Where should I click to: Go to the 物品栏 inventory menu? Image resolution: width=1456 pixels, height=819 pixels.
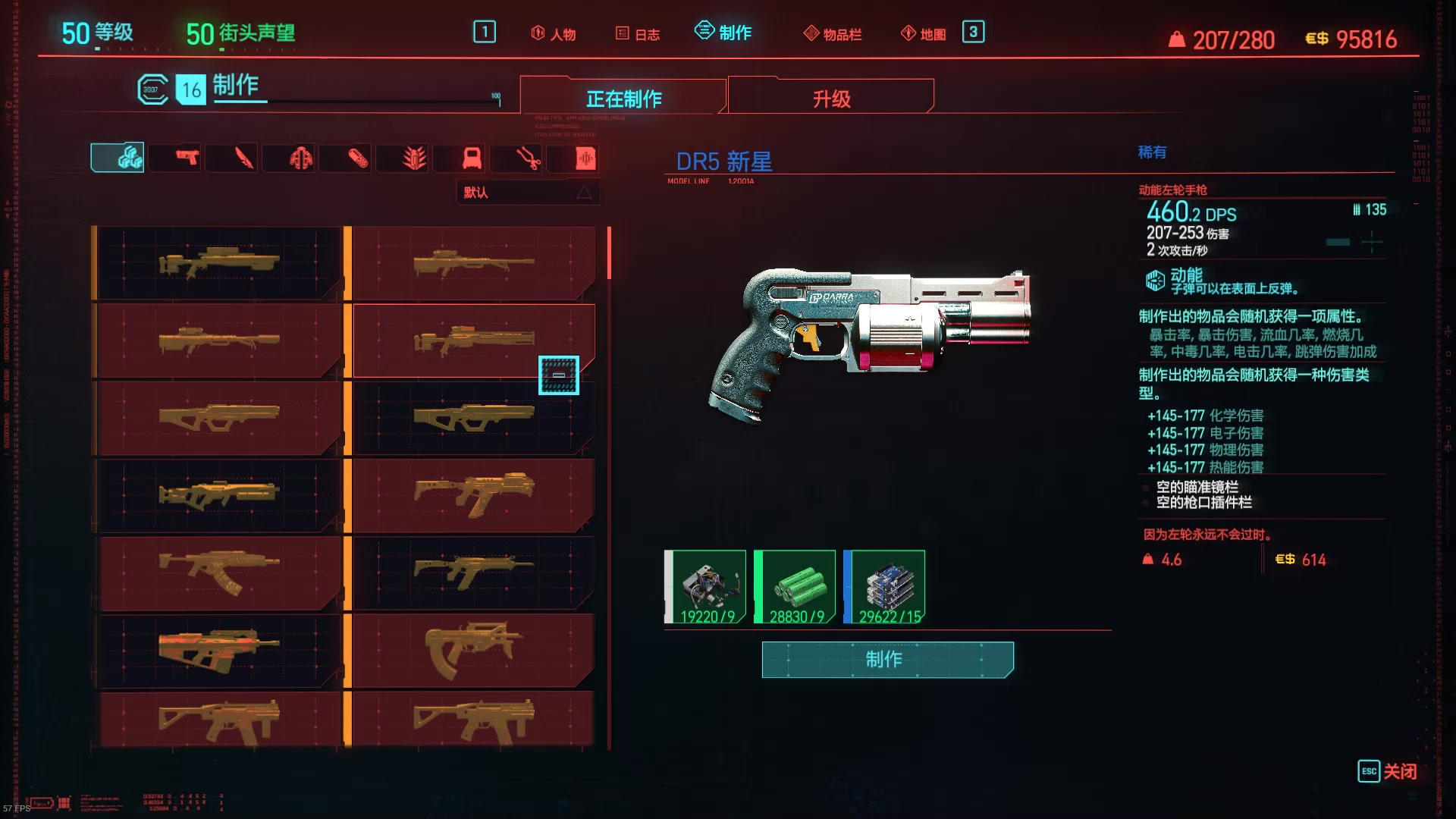[x=833, y=34]
